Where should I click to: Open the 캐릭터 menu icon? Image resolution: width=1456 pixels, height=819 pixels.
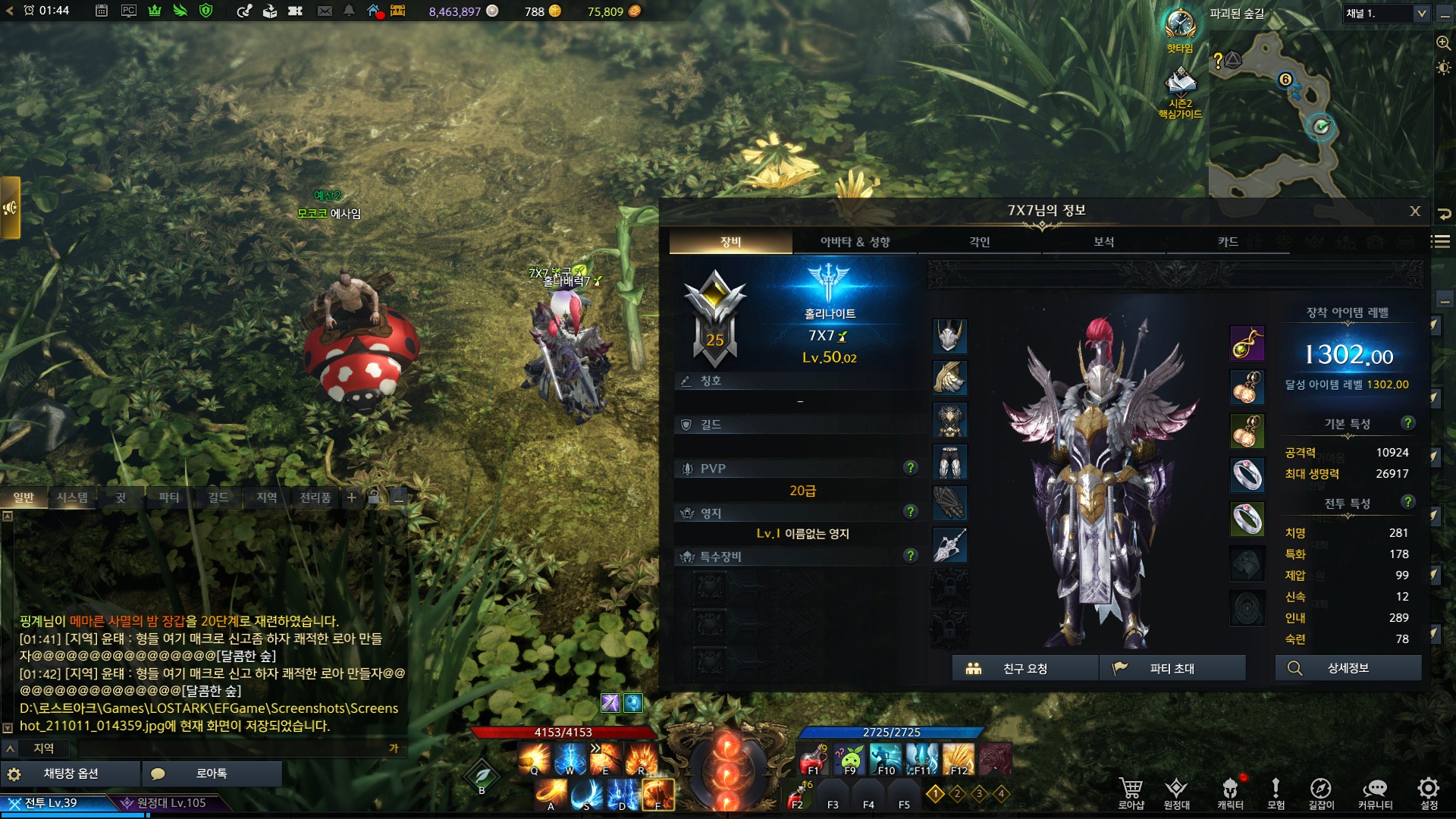point(1230,792)
